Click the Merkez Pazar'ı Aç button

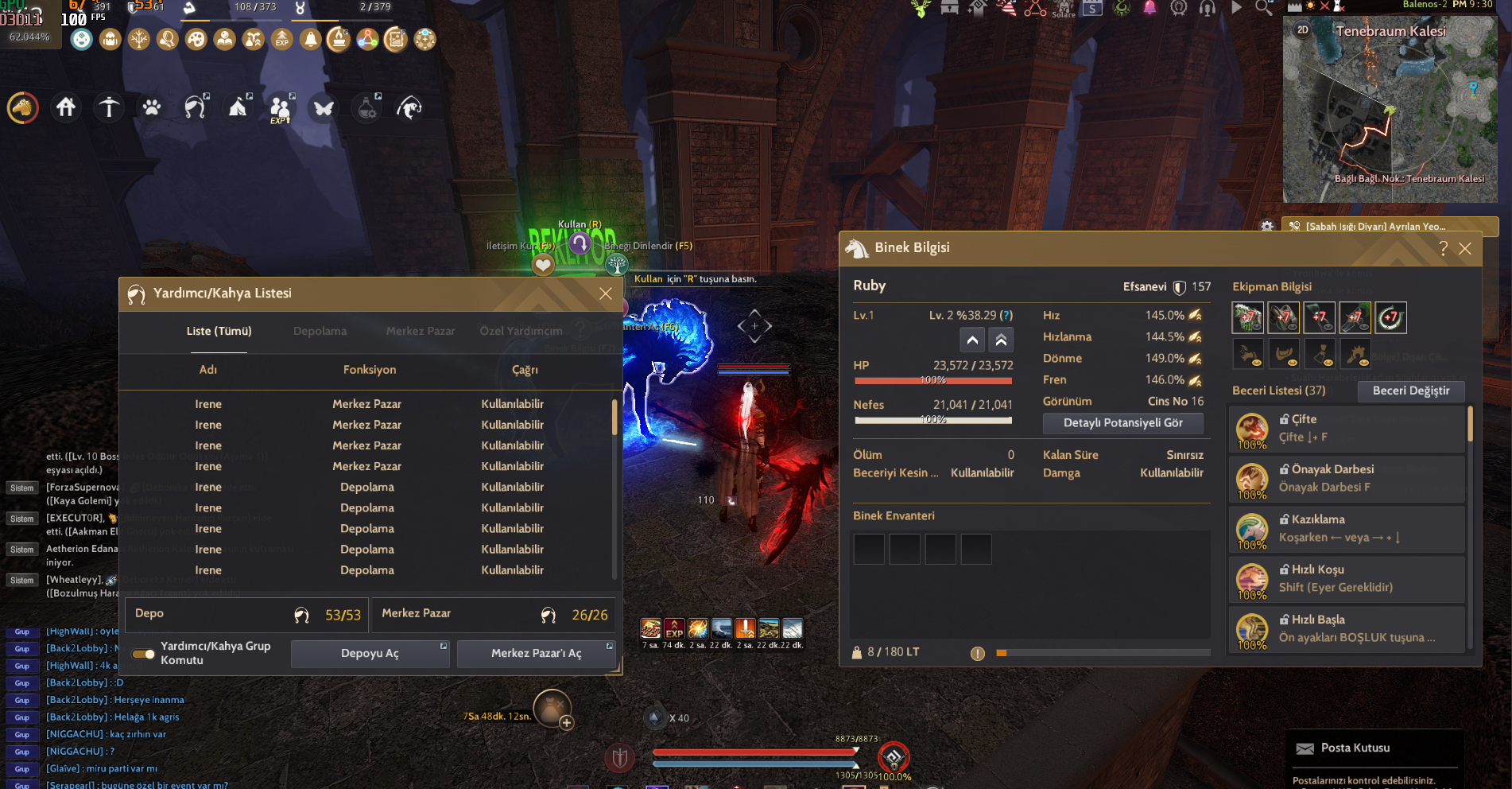[x=536, y=653]
